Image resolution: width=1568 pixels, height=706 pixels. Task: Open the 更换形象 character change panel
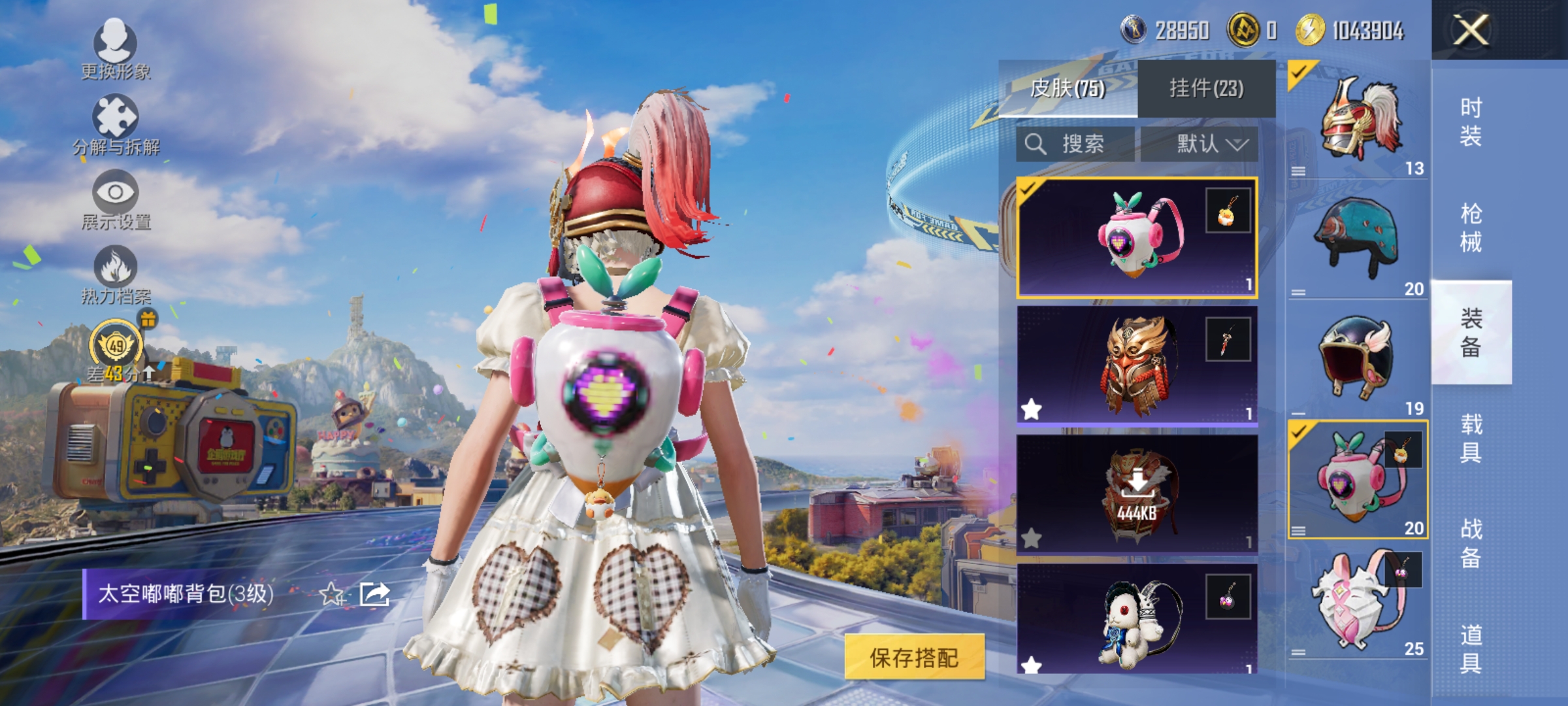116,52
